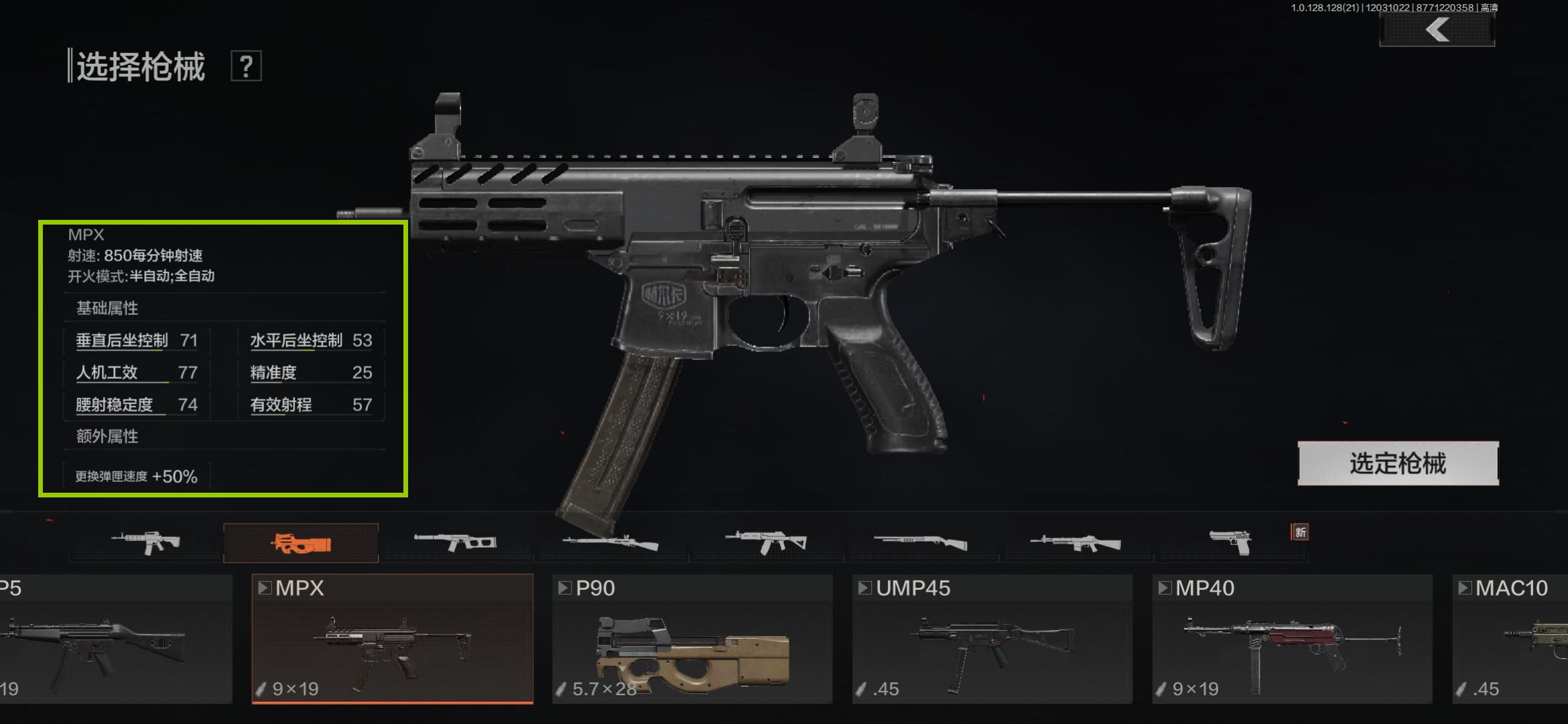Switch to the suppressed marksman rifle category tab
Image resolution: width=1568 pixels, height=724 pixels.
point(455,542)
